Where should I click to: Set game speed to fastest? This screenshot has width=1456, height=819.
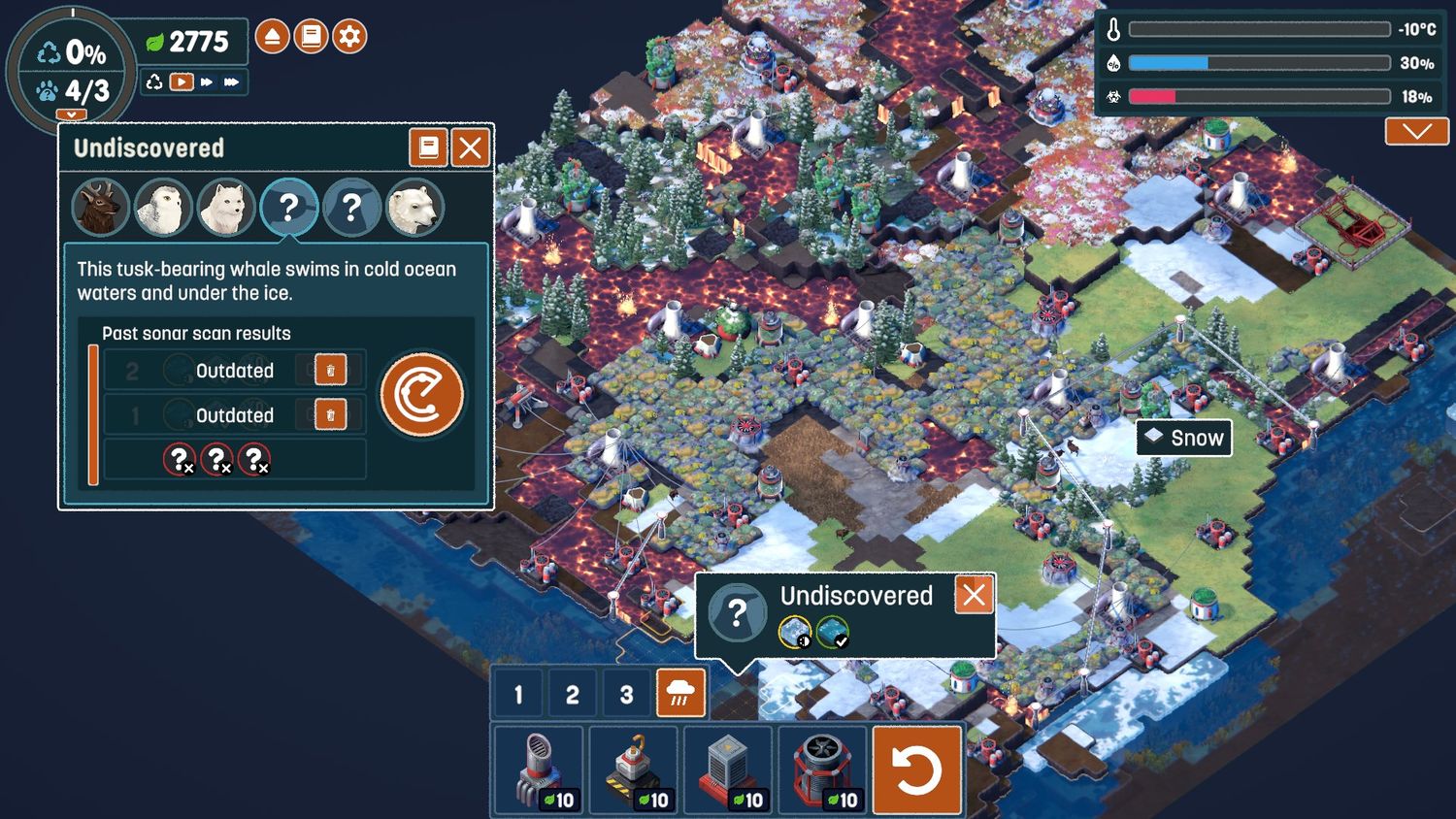pos(231,82)
